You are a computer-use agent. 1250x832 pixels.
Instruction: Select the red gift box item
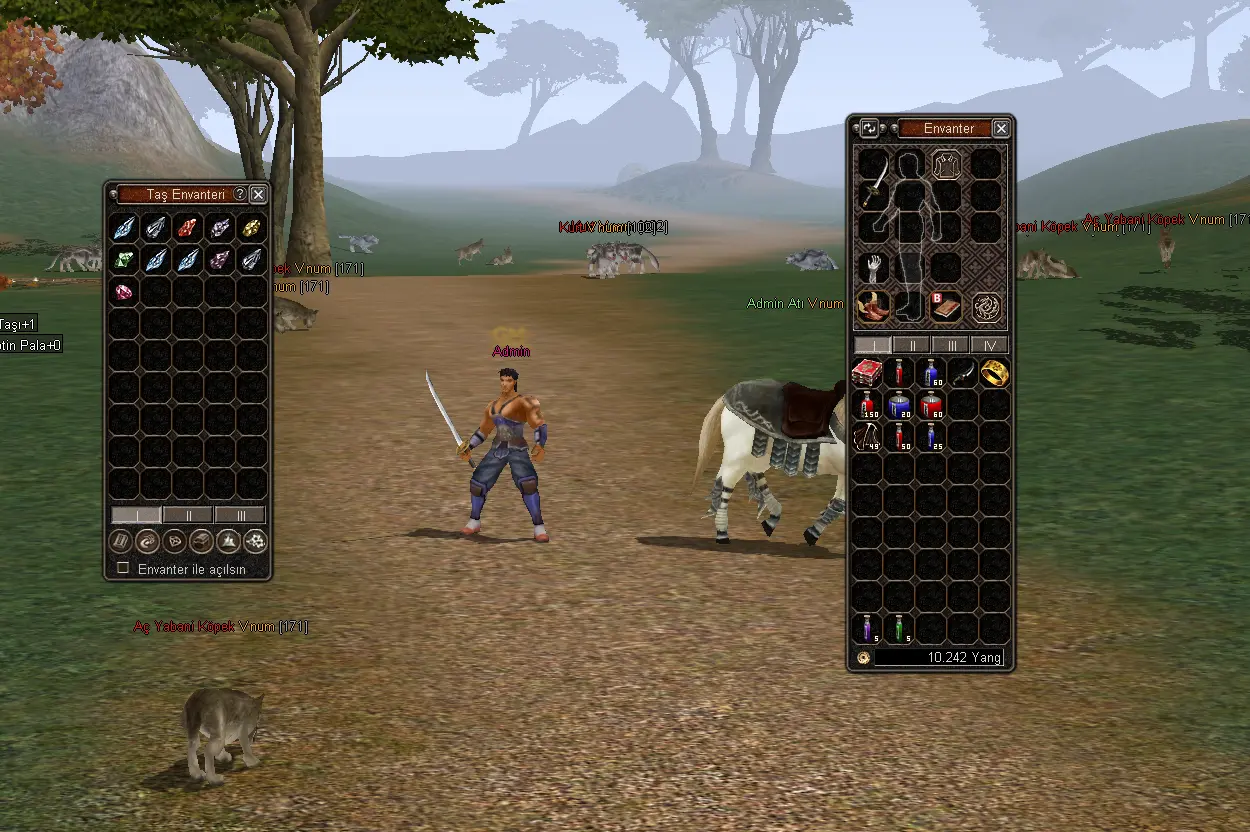pos(866,374)
